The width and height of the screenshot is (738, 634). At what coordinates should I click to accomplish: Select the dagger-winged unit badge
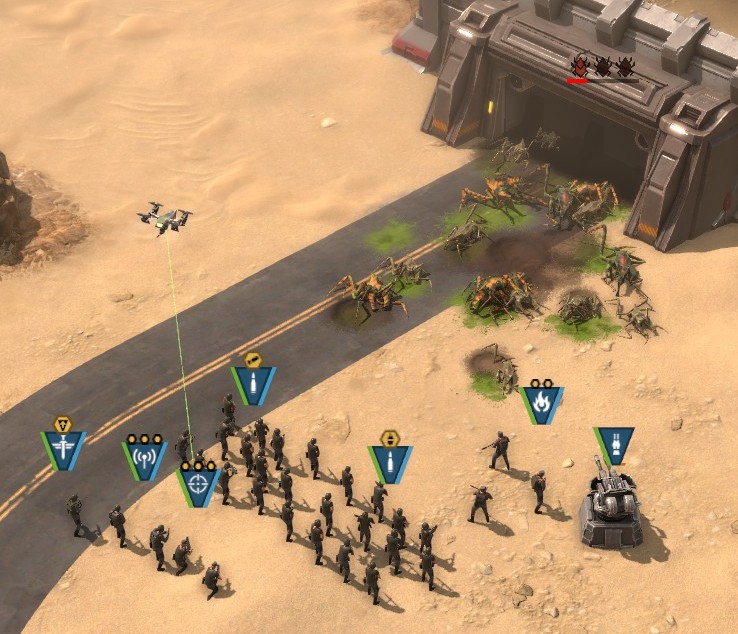(x=63, y=449)
